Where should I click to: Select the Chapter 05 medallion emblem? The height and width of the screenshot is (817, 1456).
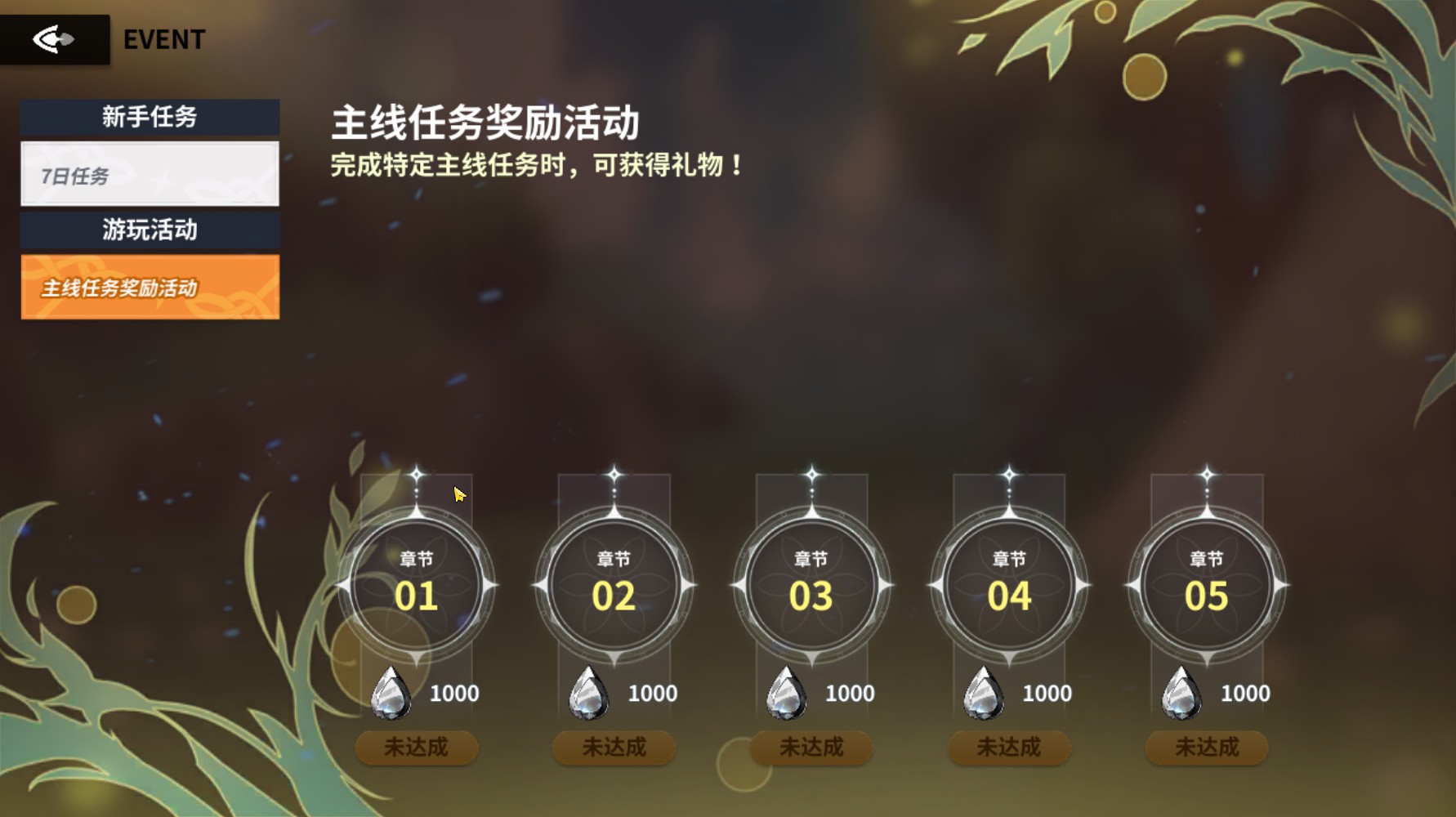[x=1206, y=584]
